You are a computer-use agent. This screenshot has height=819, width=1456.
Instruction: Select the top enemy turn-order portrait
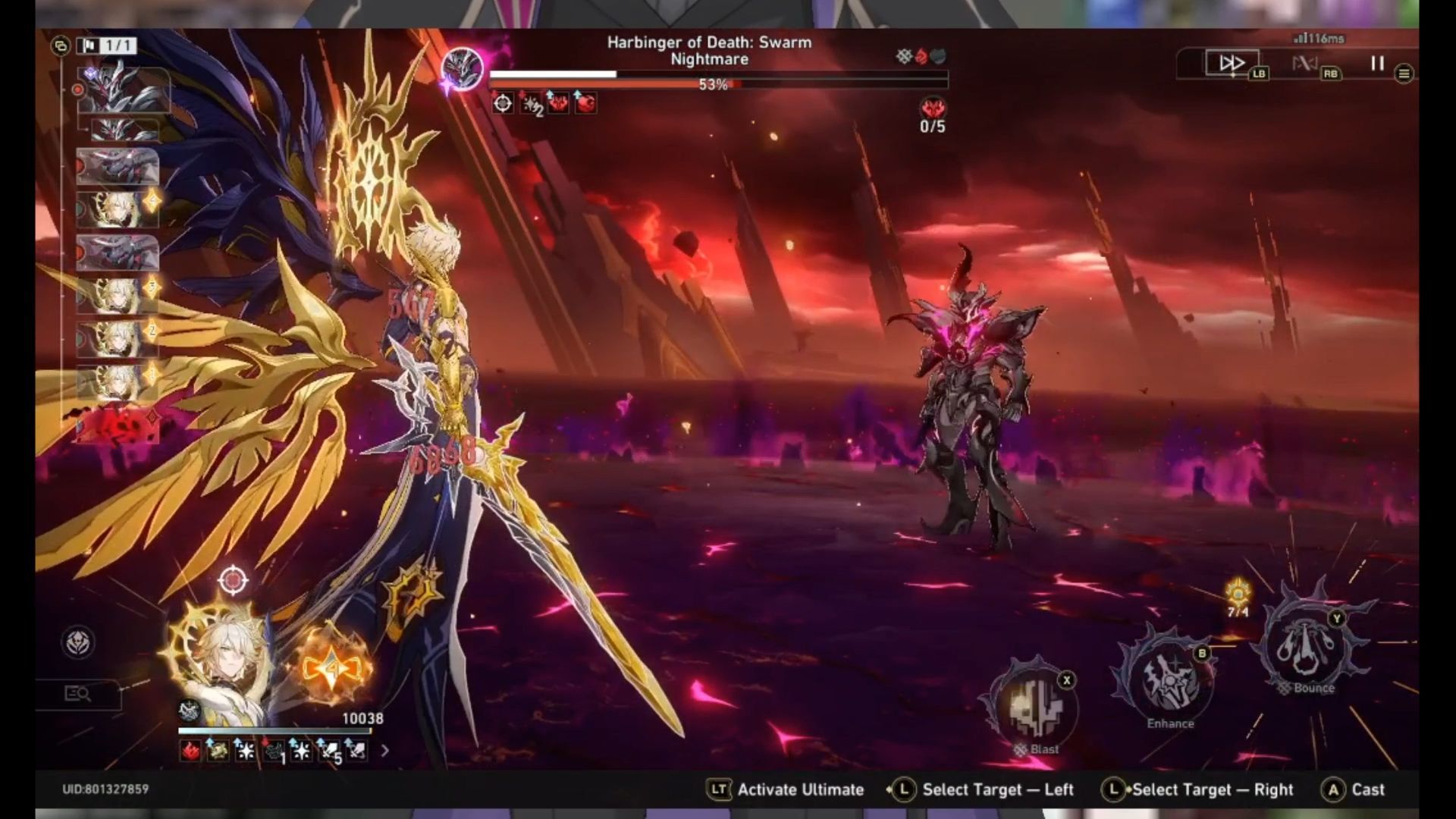(123, 90)
